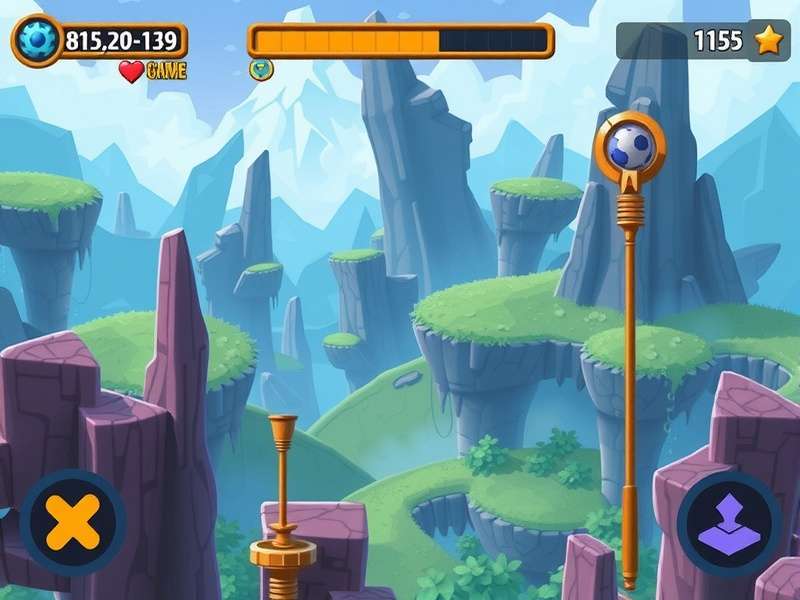This screenshot has width=800, height=600.
Task: Tap the orange X button
Action: click(x=73, y=521)
